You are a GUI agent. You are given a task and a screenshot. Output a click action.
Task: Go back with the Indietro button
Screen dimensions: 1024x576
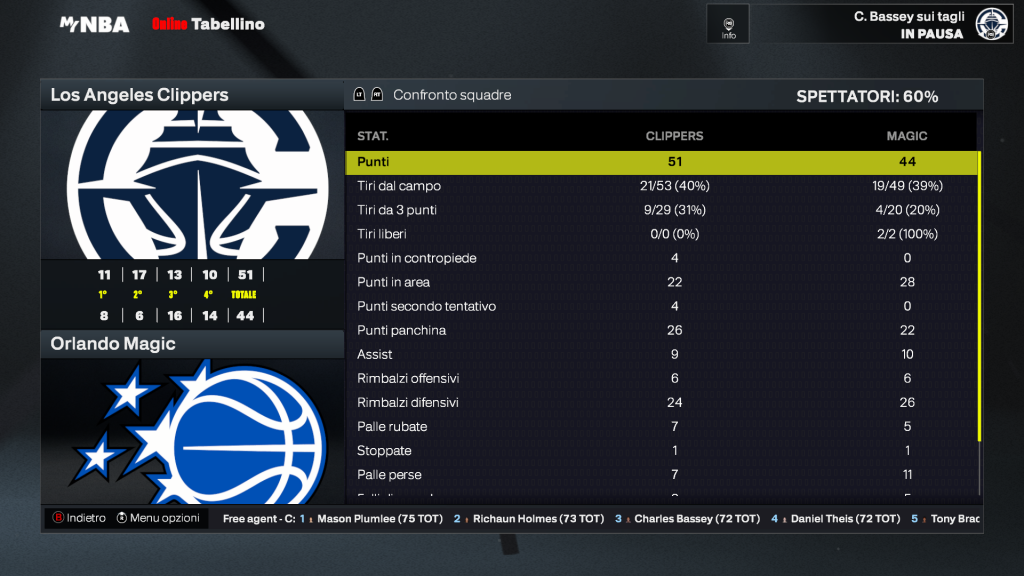[79, 518]
